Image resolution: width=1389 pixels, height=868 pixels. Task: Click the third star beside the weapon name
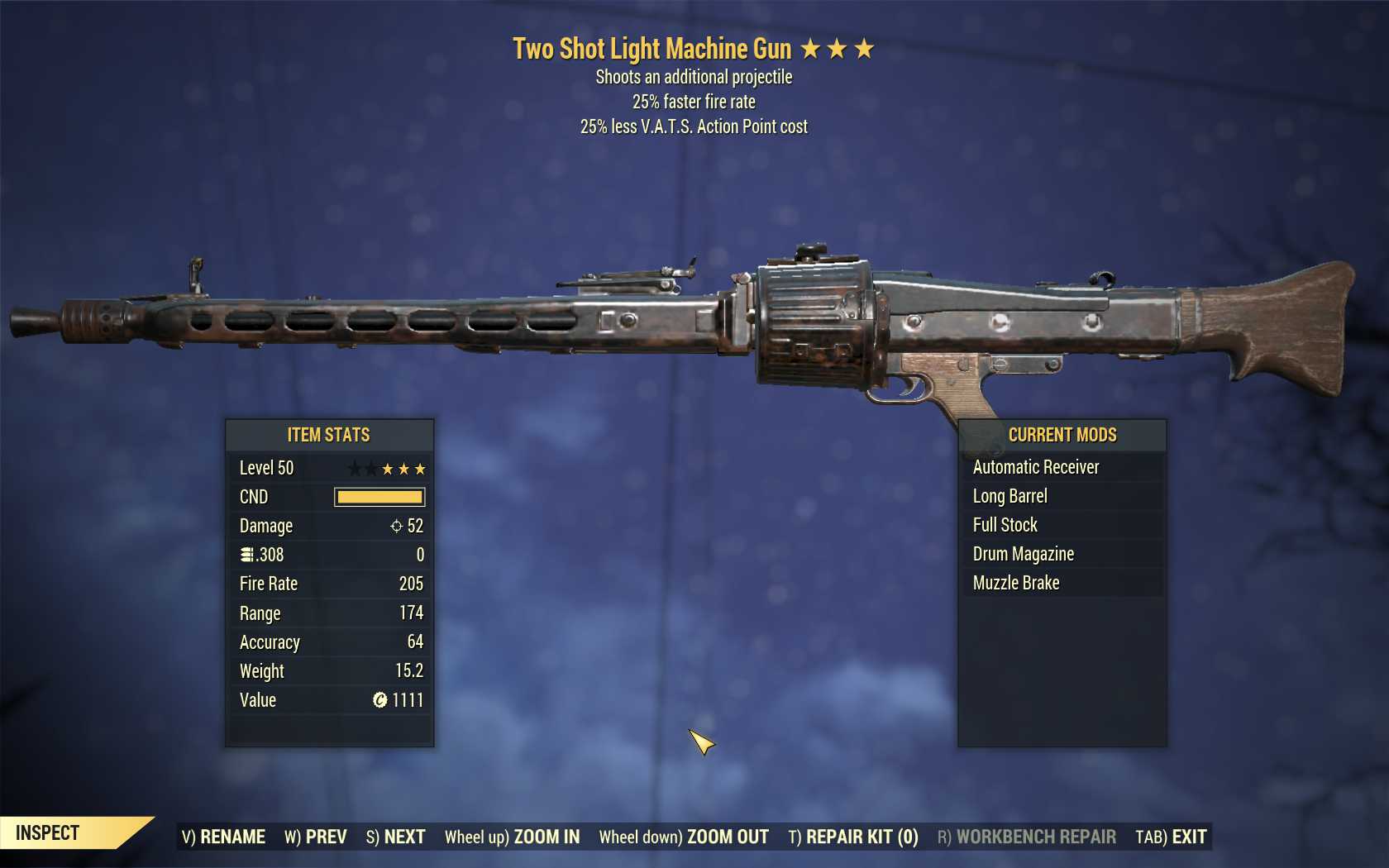865,49
